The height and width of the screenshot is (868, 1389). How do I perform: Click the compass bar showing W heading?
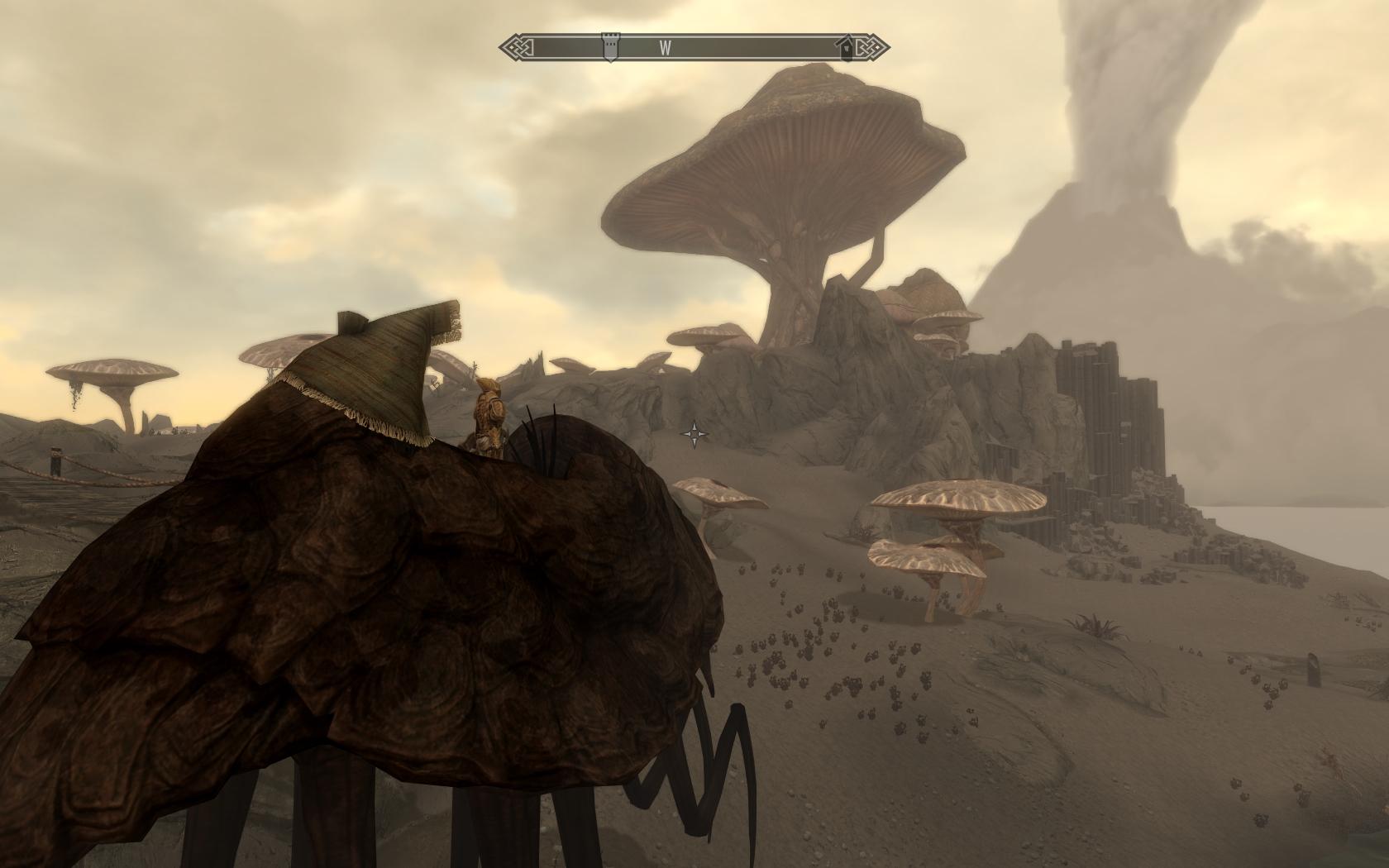(x=694, y=47)
